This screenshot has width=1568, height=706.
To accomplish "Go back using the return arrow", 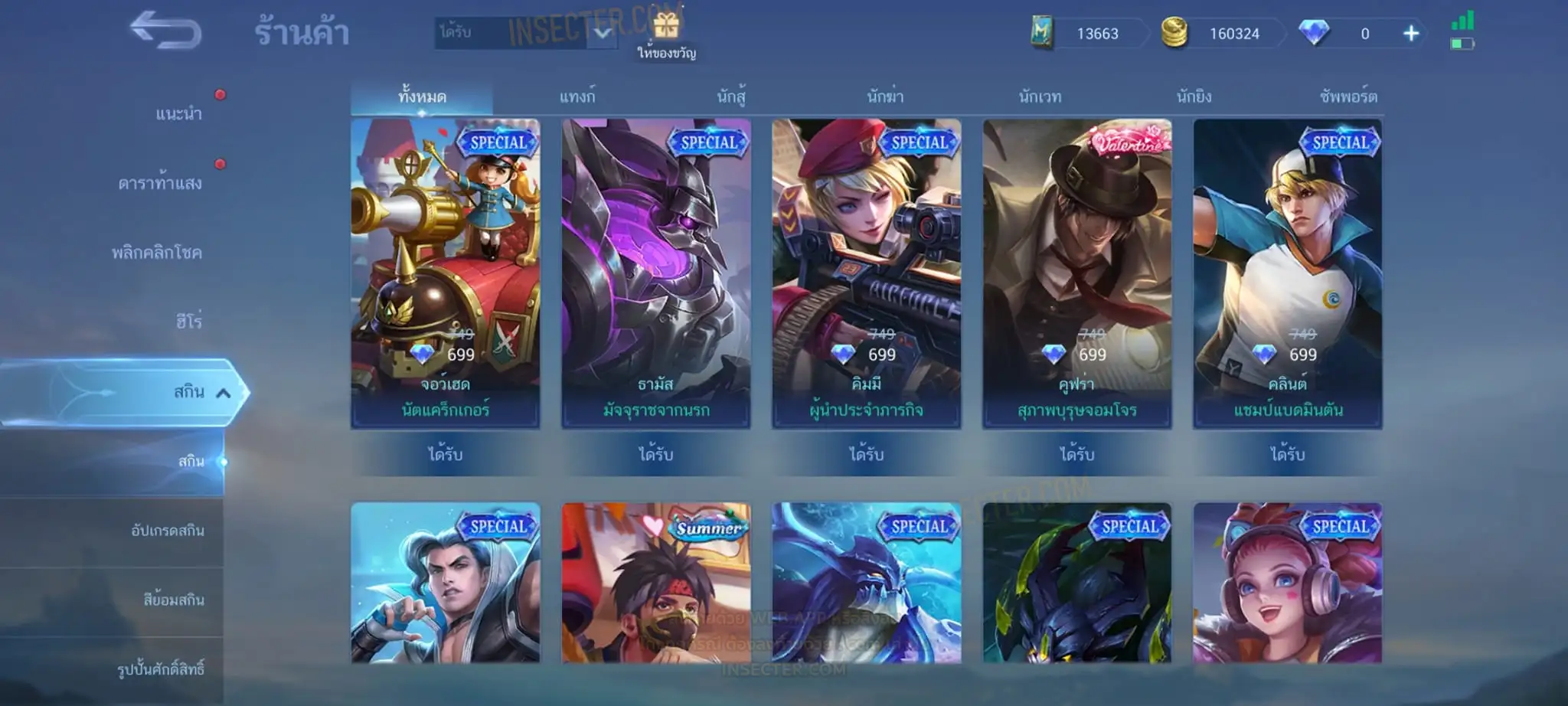I will coord(165,31).
